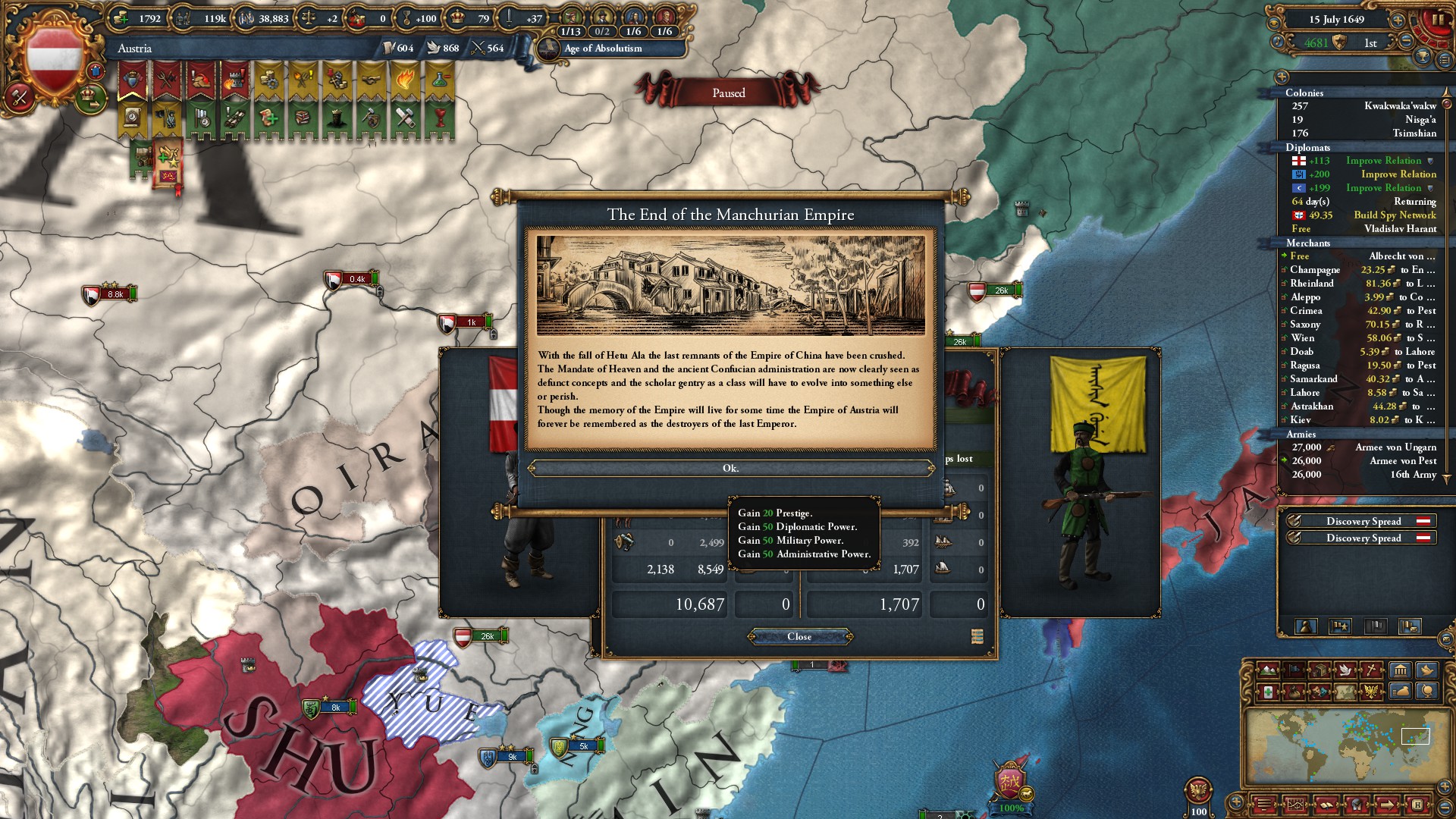The width and height of the screenshot is (1456, 819).
Task: Switch to the terrain map mode
Action: pos(1267,670)
